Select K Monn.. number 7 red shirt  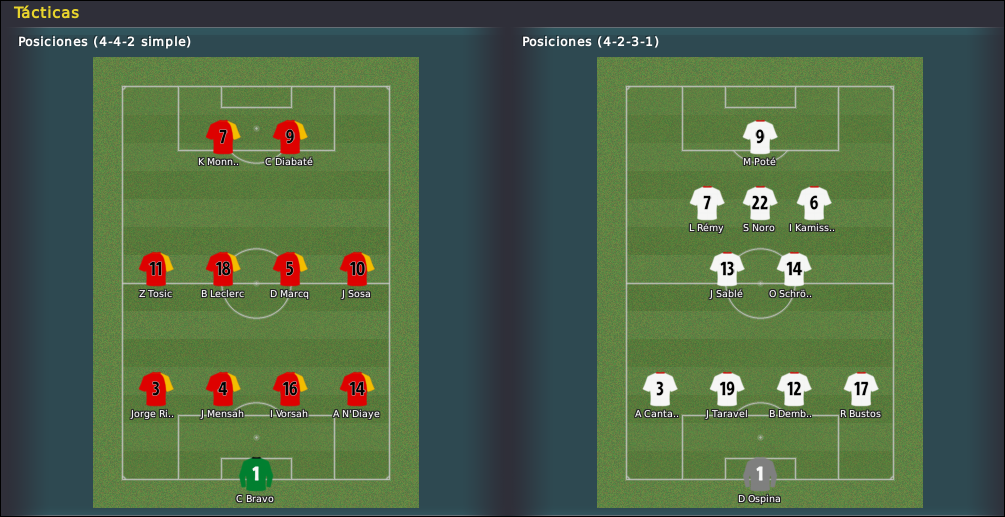click(x=222, y=137)
